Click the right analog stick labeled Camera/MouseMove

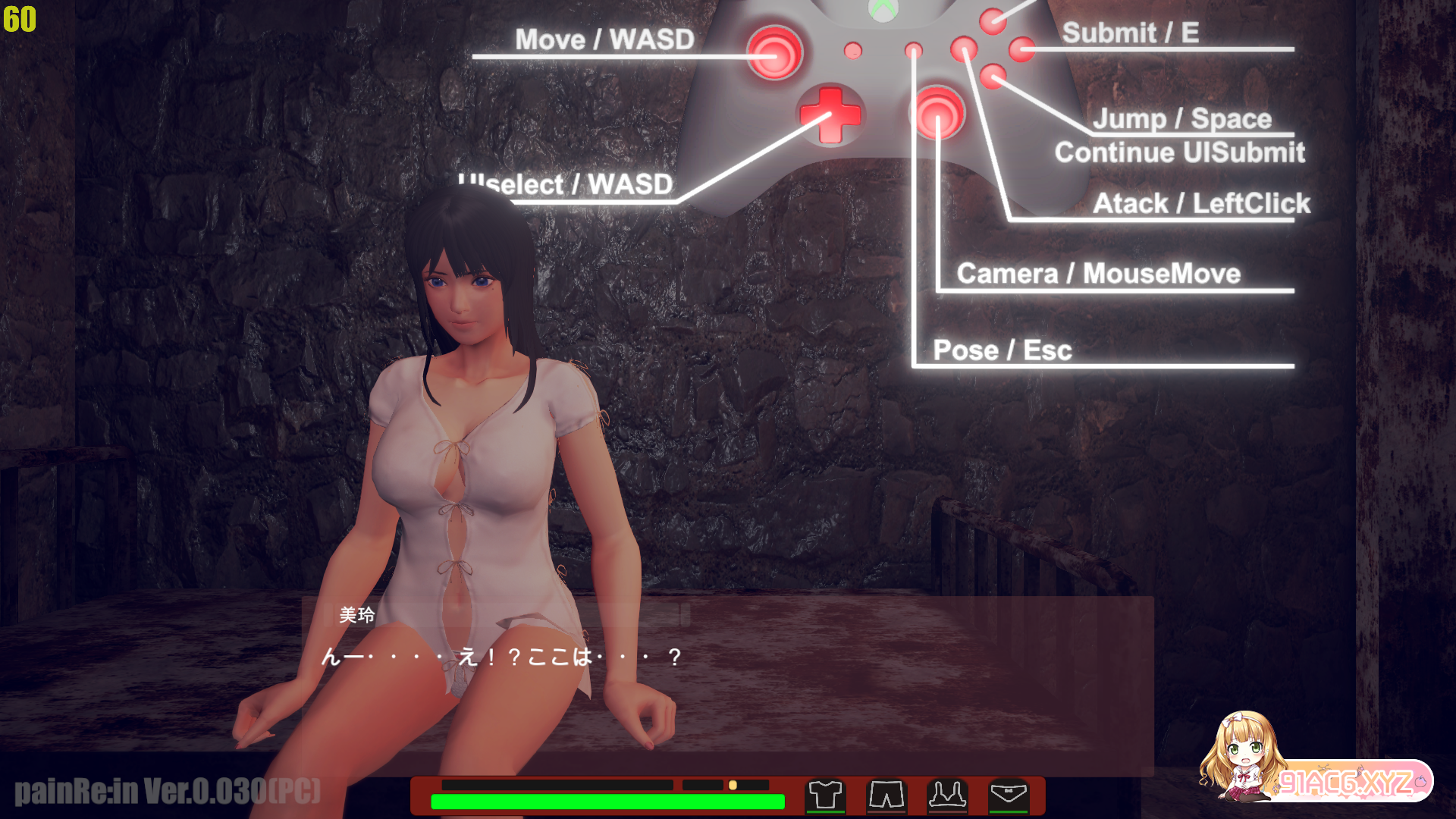[938, 112]
